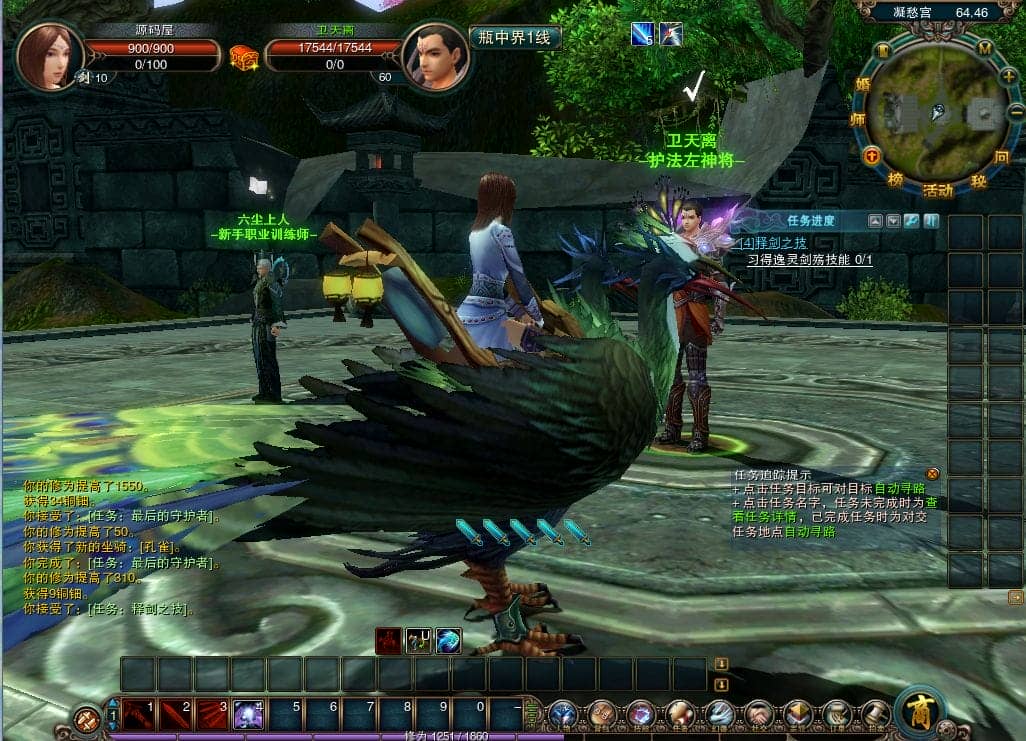The image size is (1026, 741).
Task: Collapse the quest progress panel with up arrow
Action: (x=874, y=221)
